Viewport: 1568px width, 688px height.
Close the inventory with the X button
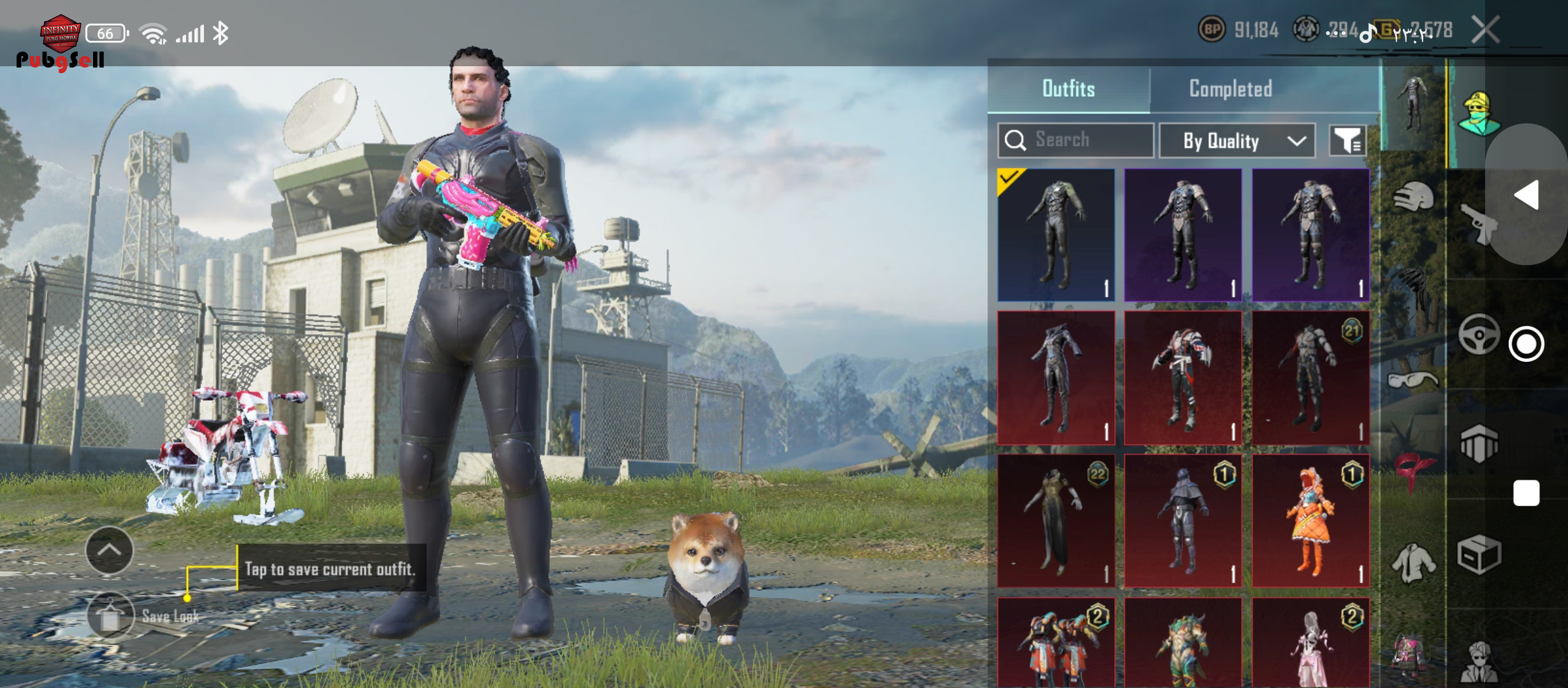[1485, 30]
